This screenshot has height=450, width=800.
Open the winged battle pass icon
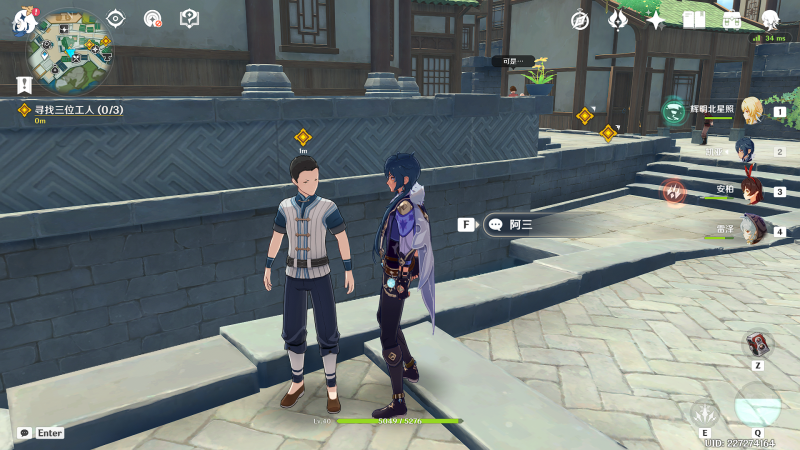point(618,20)
